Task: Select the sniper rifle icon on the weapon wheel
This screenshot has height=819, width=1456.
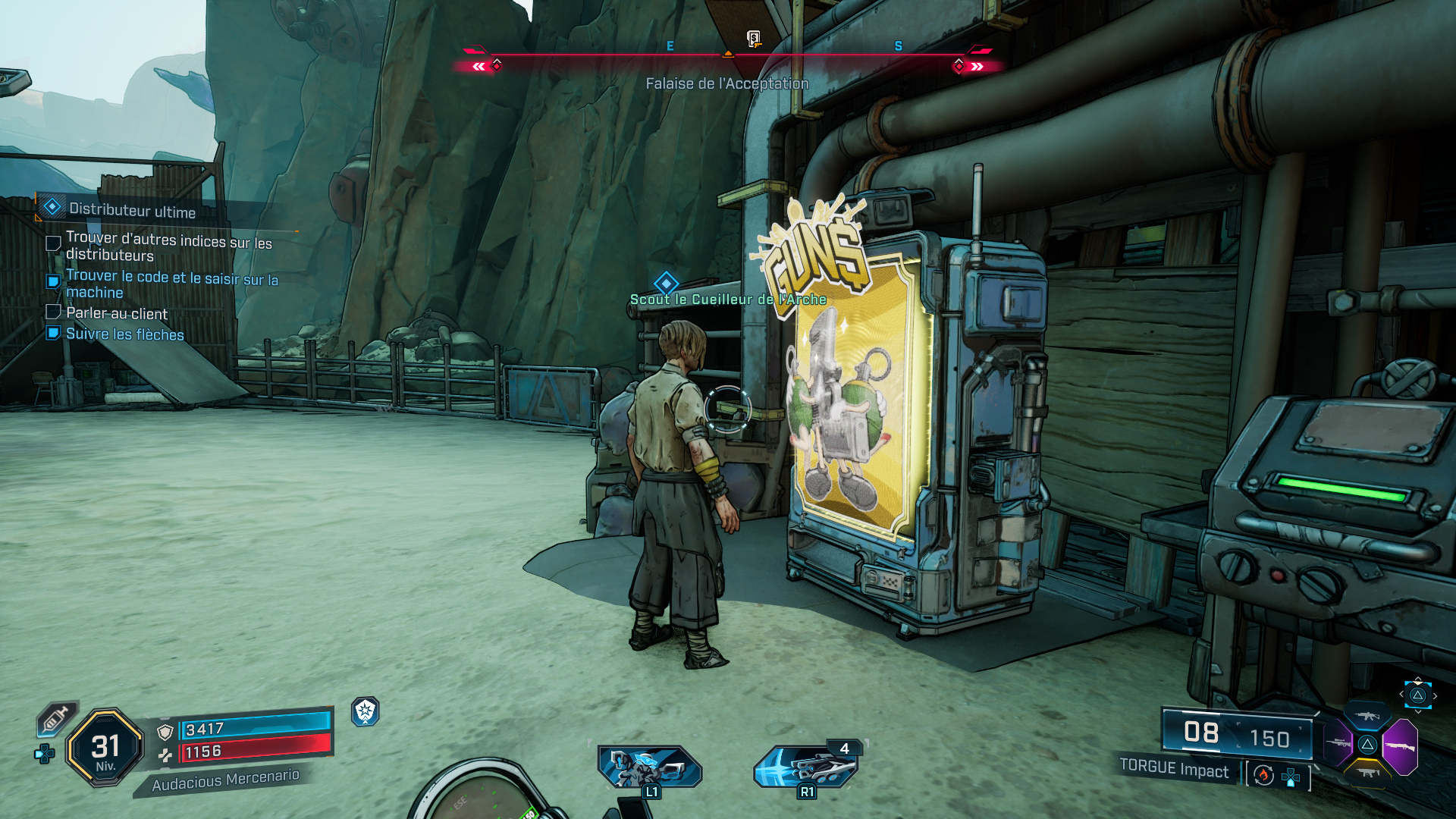Action: [1338, 742]
